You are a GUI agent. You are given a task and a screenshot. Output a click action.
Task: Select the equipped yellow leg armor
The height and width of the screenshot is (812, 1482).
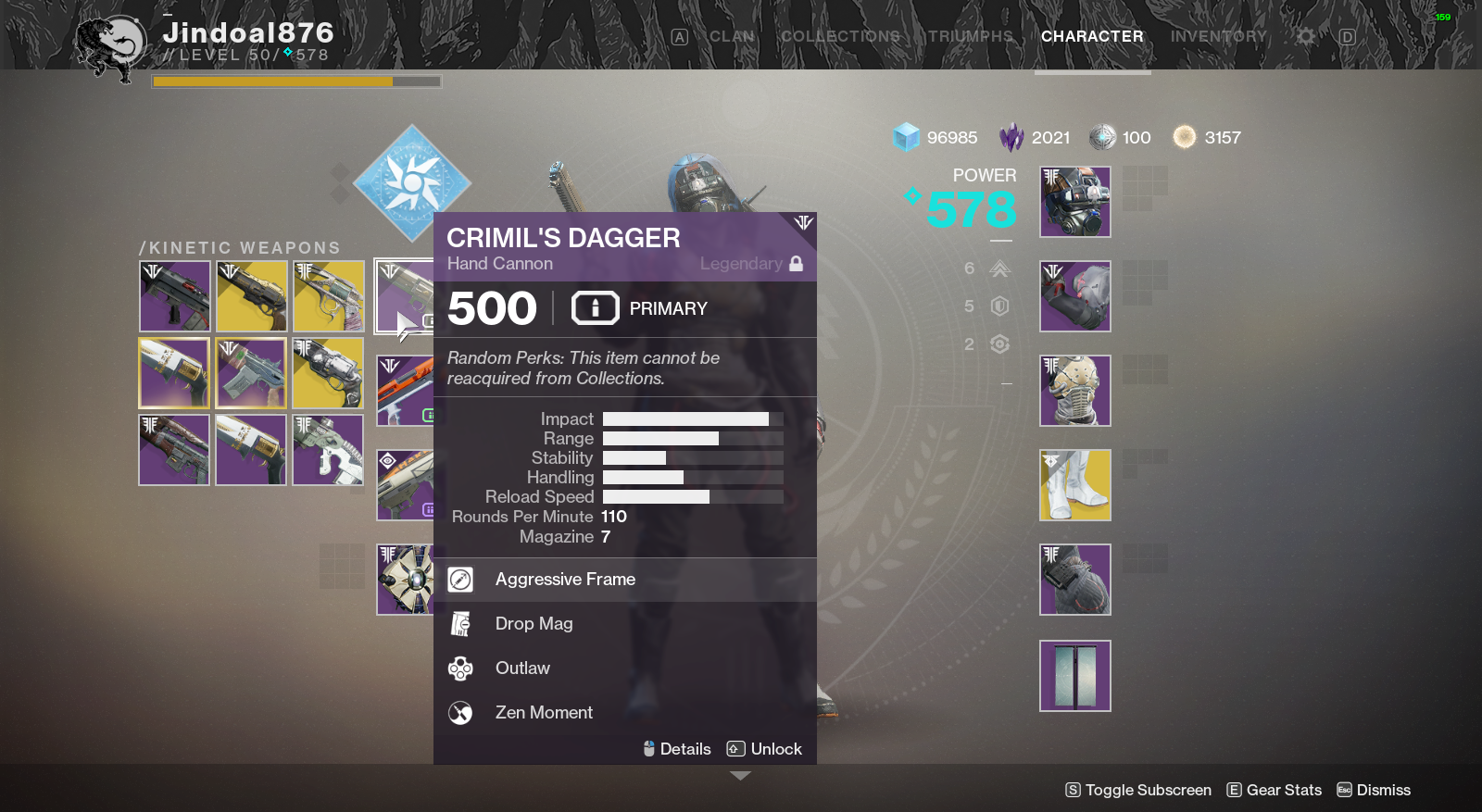(1074, 484)
